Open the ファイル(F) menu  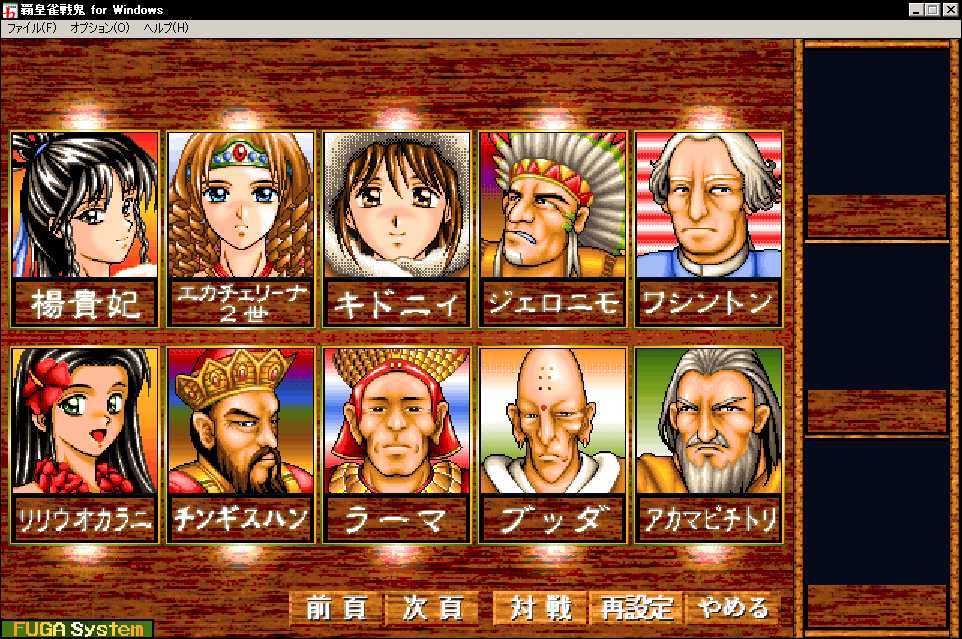32,28
